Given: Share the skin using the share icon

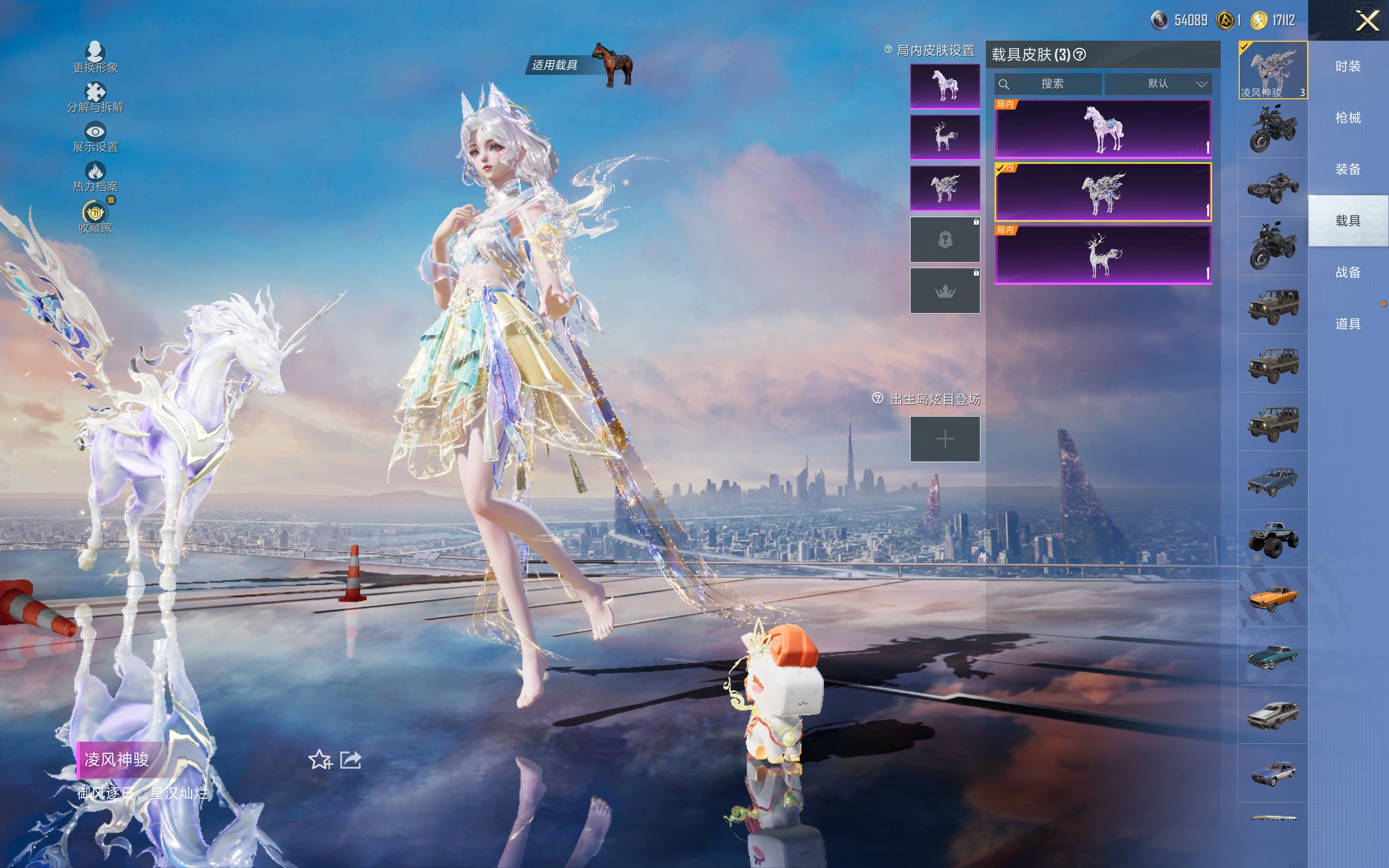Looking at the screenshot, I should click(x=351, y=759).
